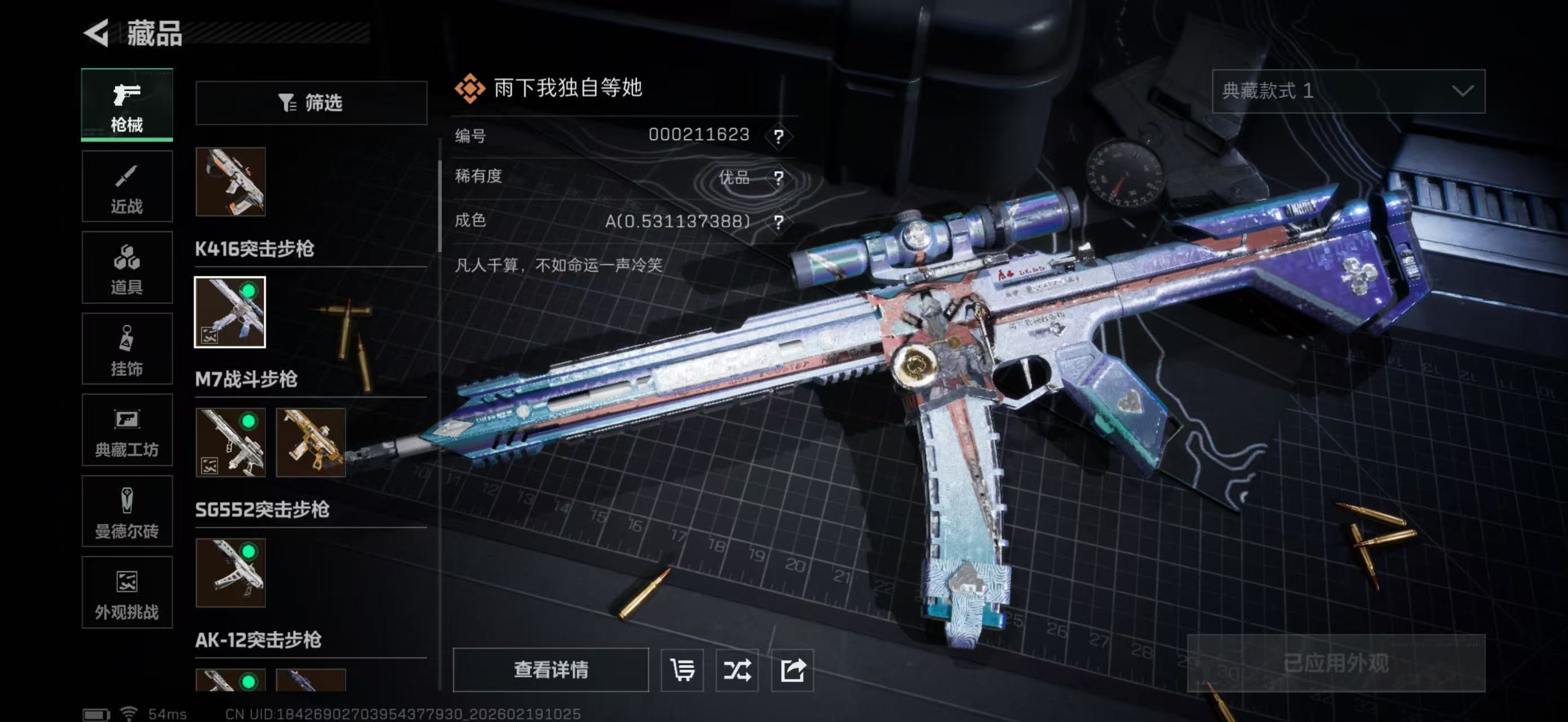Open the 成色 help question mark
1568x722 pixels.
tap(778, 222)
